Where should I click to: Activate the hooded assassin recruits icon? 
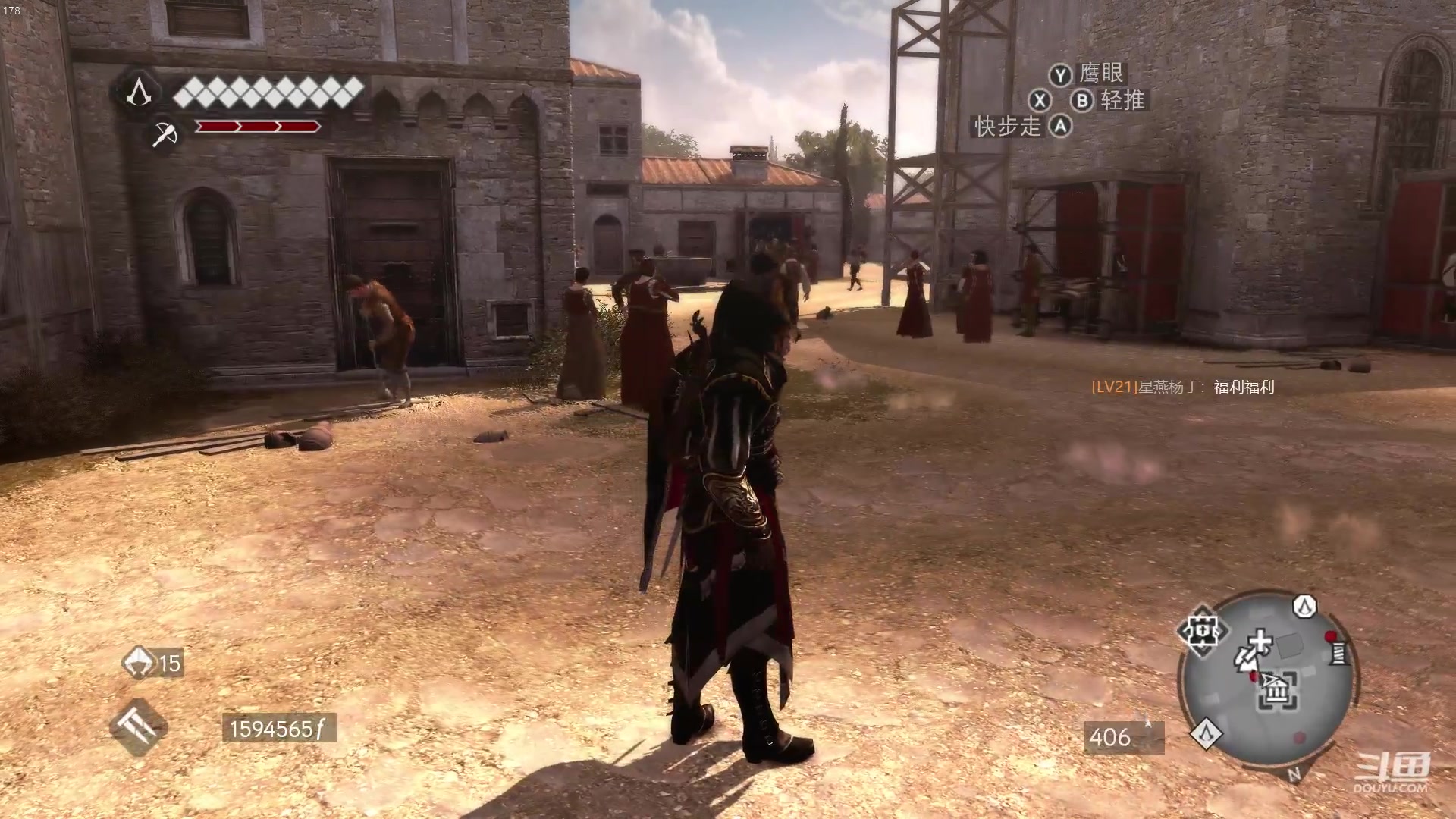[140, 662]
